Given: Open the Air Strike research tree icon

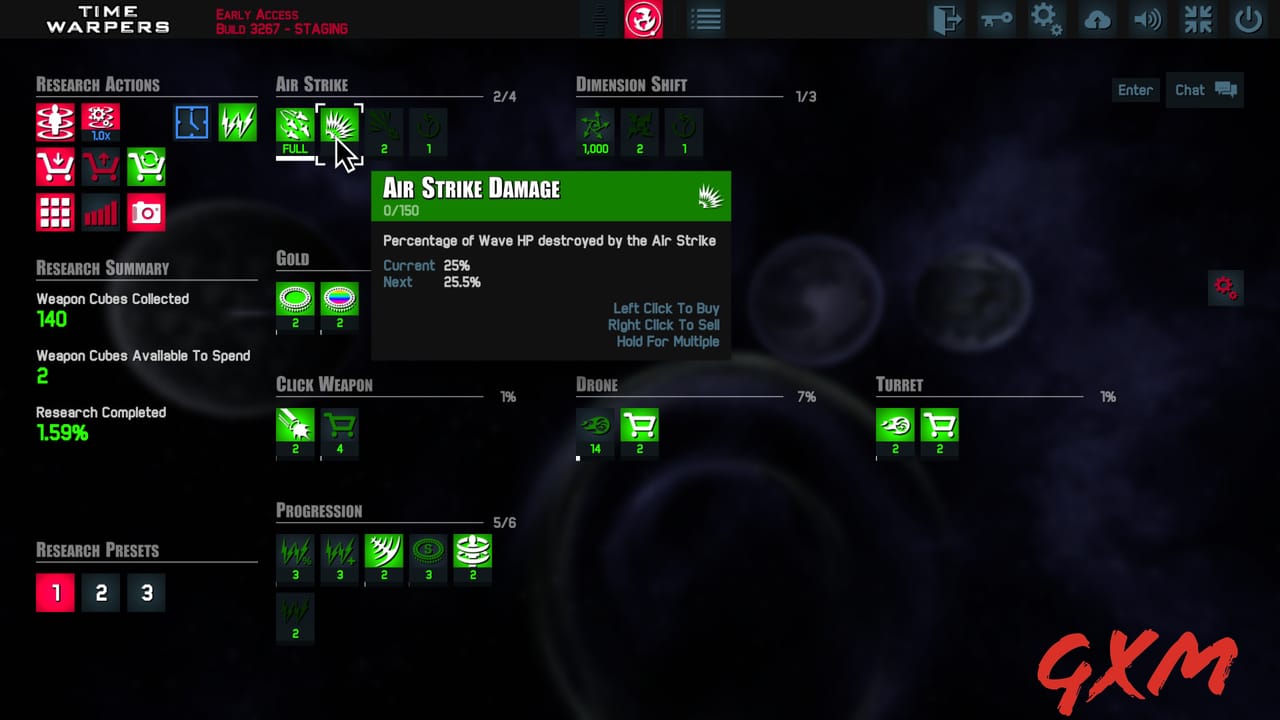Looking at the screenshot, I should point(294,125).
